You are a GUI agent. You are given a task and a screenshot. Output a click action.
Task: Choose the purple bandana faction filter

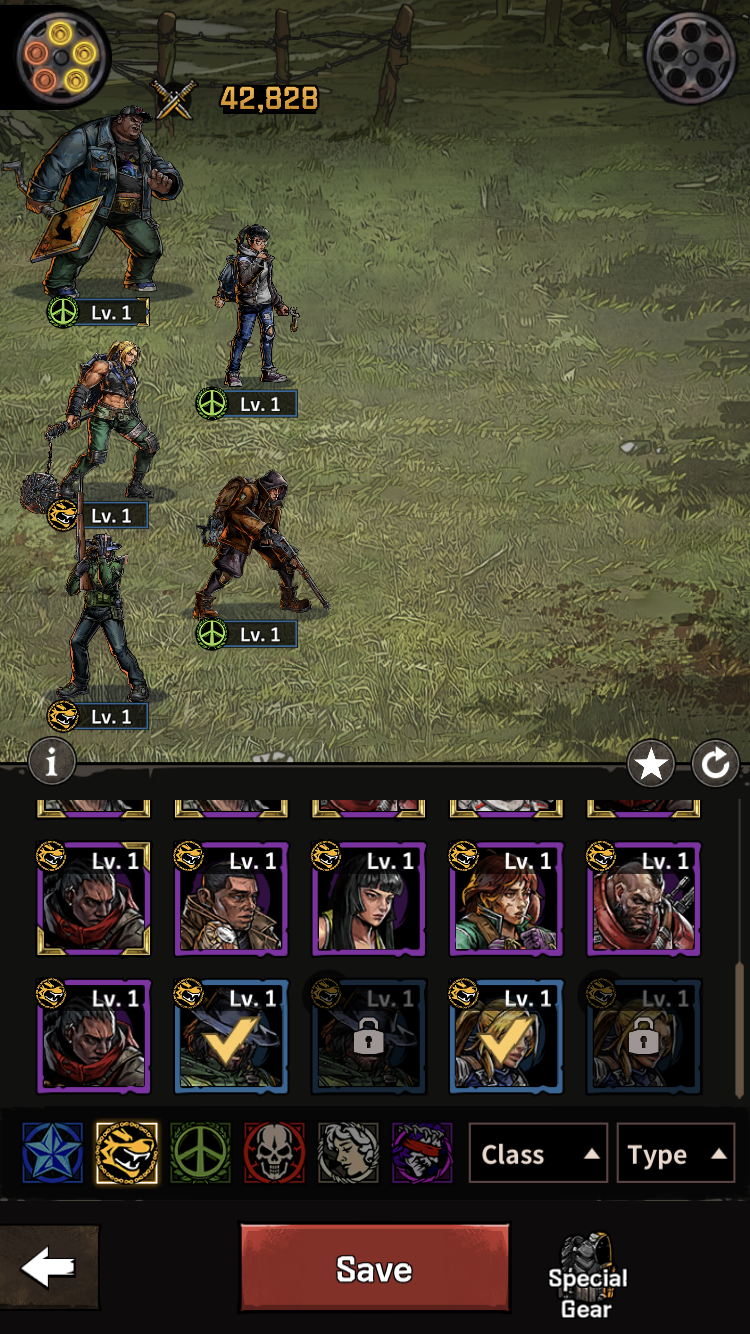pos(422,1153)
